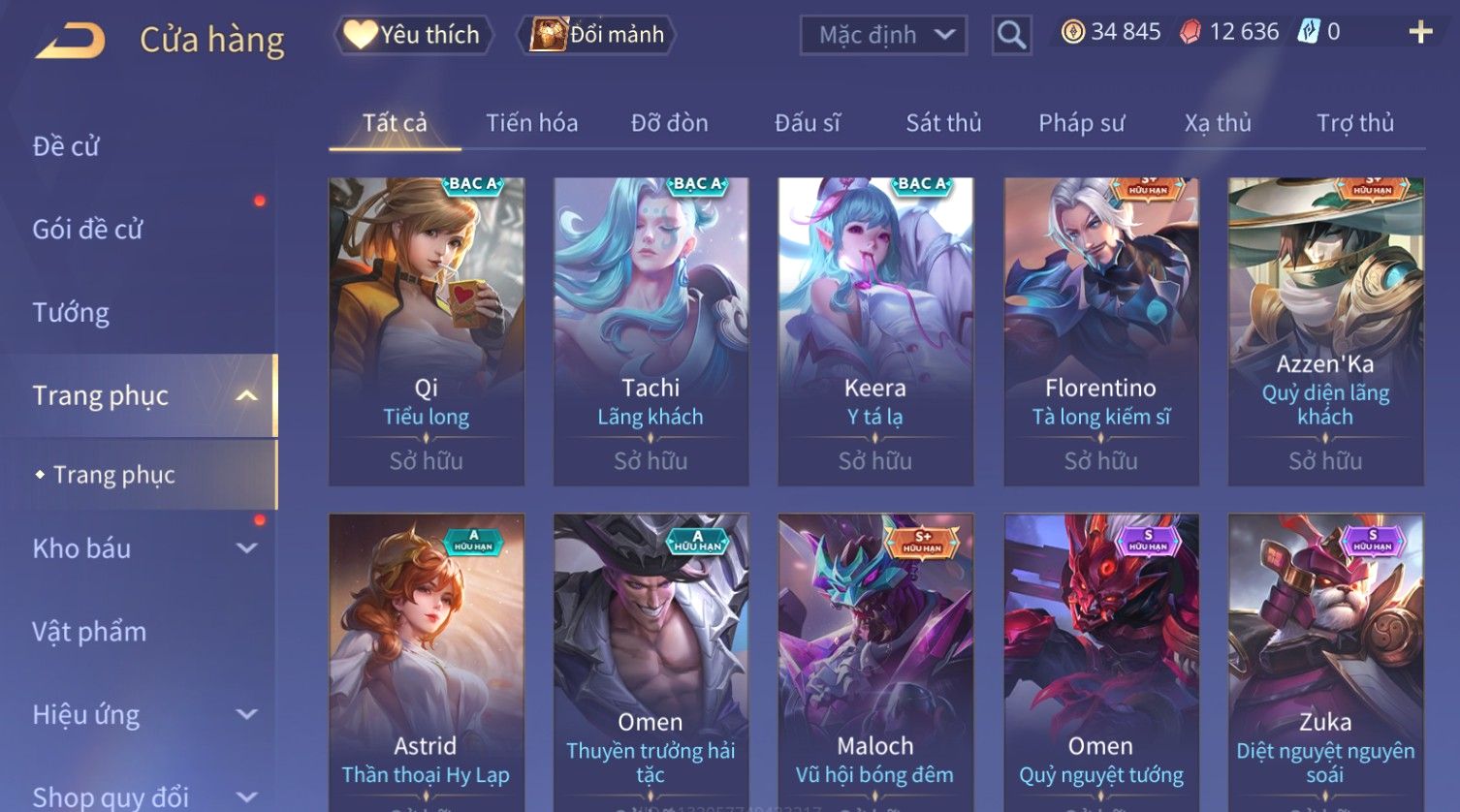Switch to the Sát thủ tab
This screenshot has height=812, width=1460.
[943, 123]
